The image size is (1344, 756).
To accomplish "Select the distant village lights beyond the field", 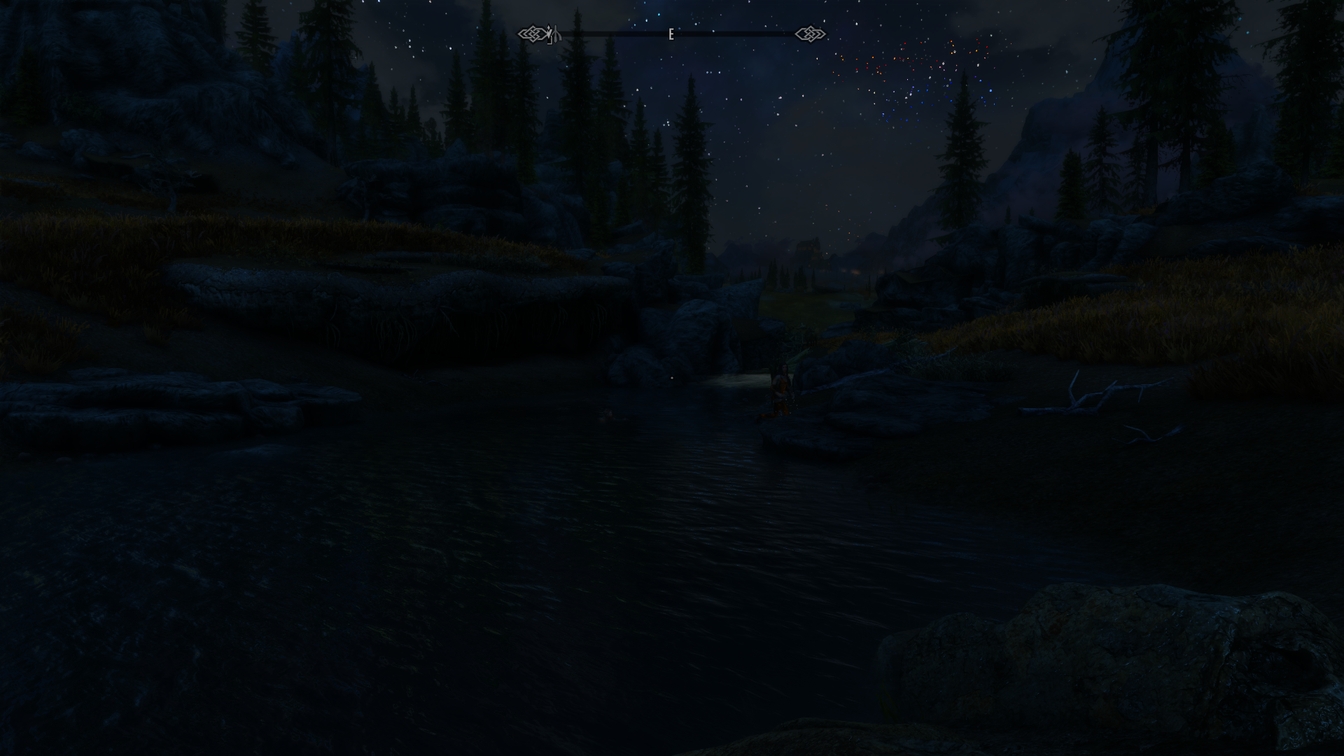I will point(855,270).
